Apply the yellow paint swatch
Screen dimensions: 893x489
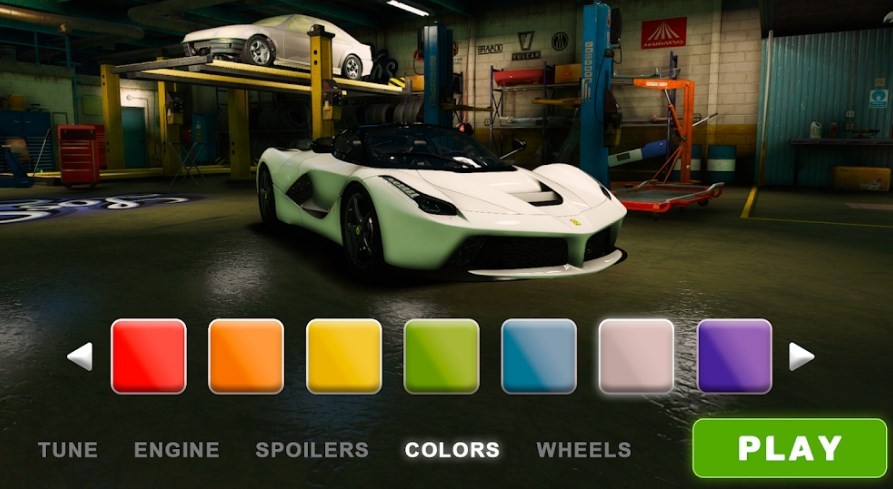point(344,356)
